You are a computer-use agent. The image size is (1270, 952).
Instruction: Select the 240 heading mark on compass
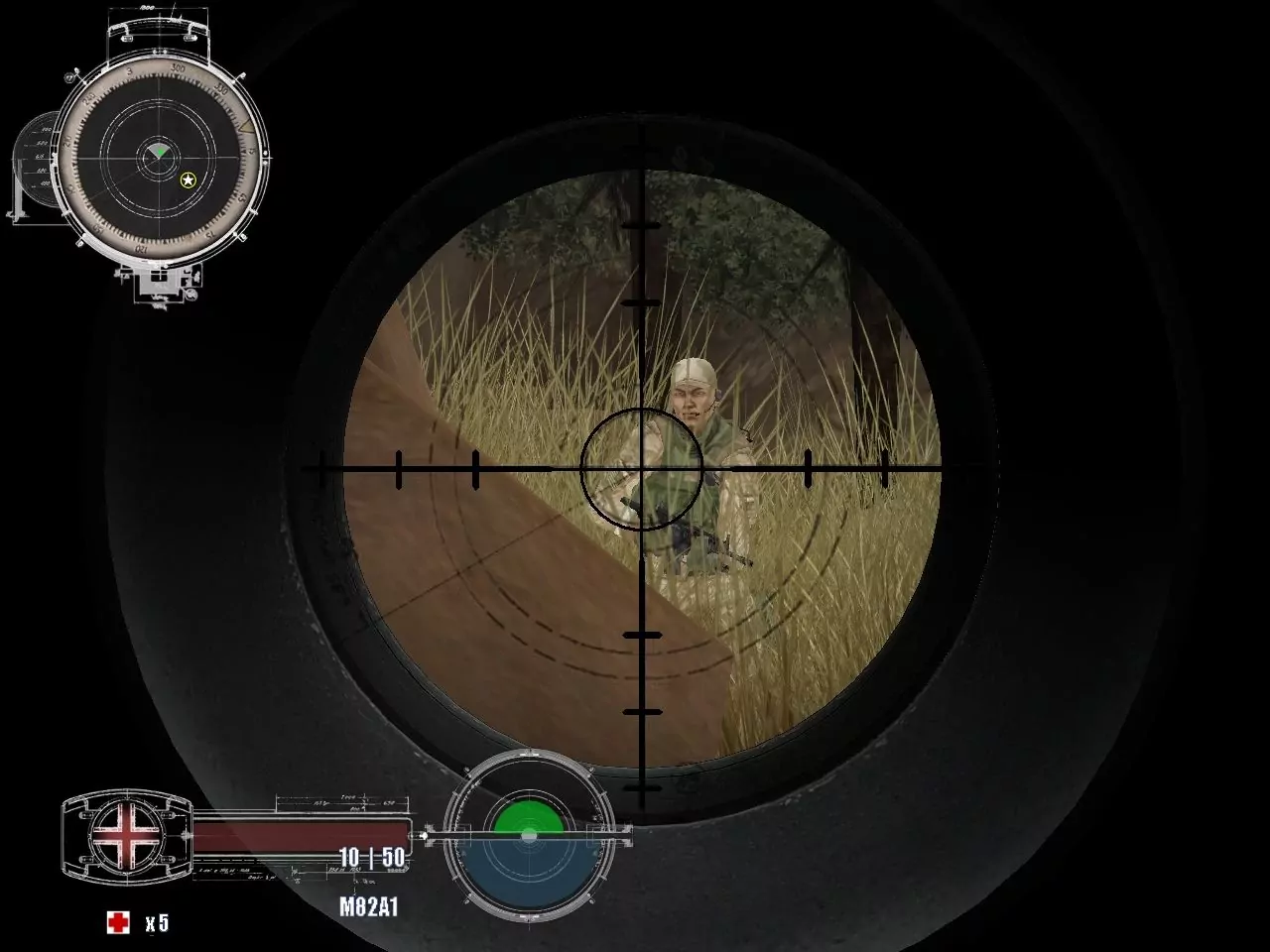(x=86, y=99)
